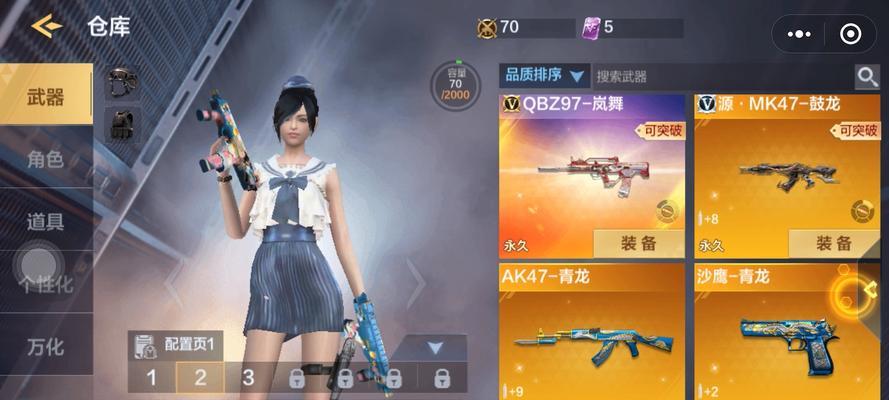The width and height of the screenshot is (889, 400).
Task: Equip the 源·MK47-鼓龙 with its 装备 button
Action: [833, 243]
